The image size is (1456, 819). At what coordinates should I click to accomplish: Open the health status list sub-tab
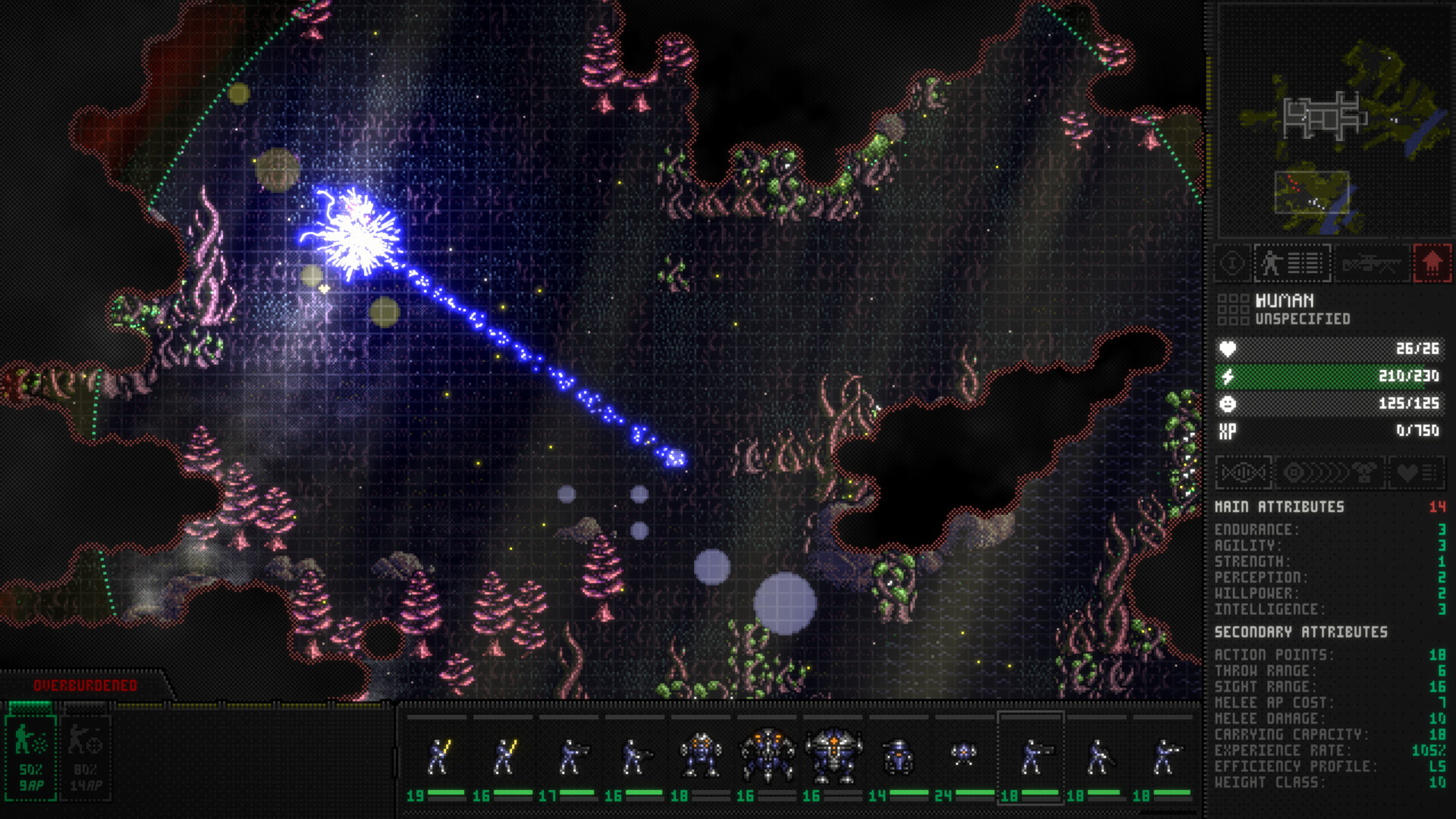1416,473
